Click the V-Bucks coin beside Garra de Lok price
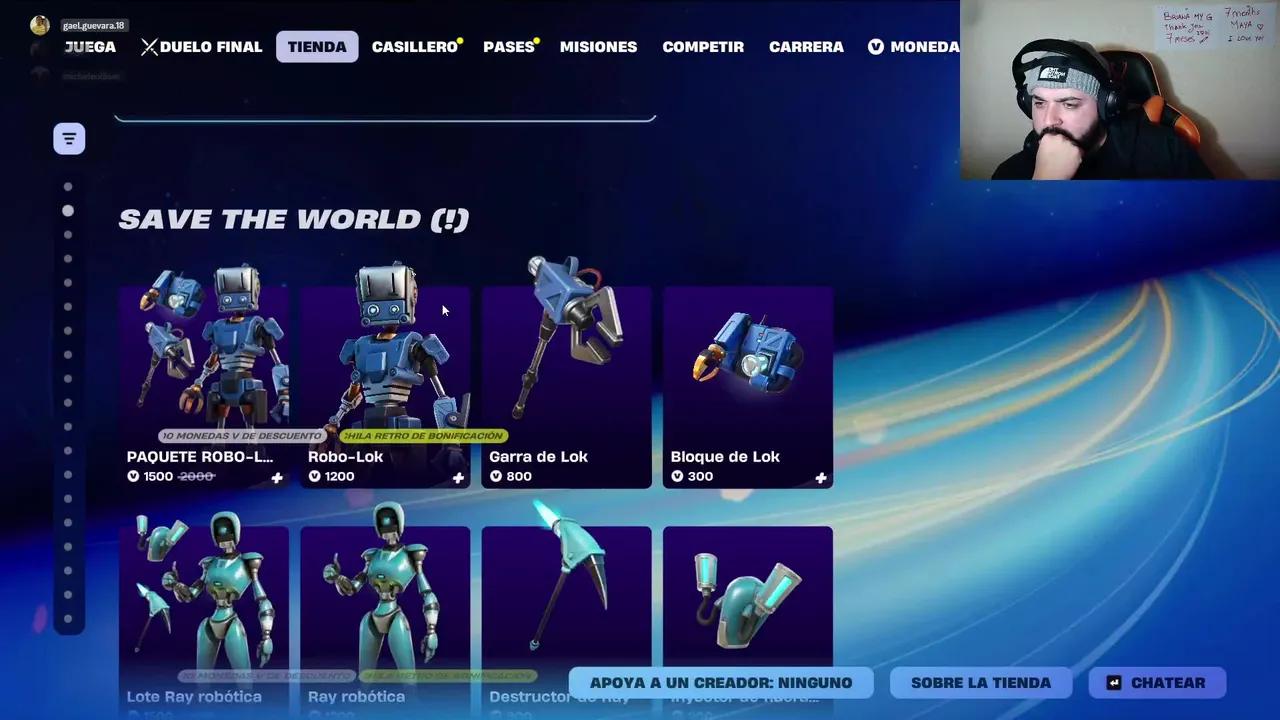This screenshot has height=720, width=1280. pyautogui.click(x=497, y=476)
